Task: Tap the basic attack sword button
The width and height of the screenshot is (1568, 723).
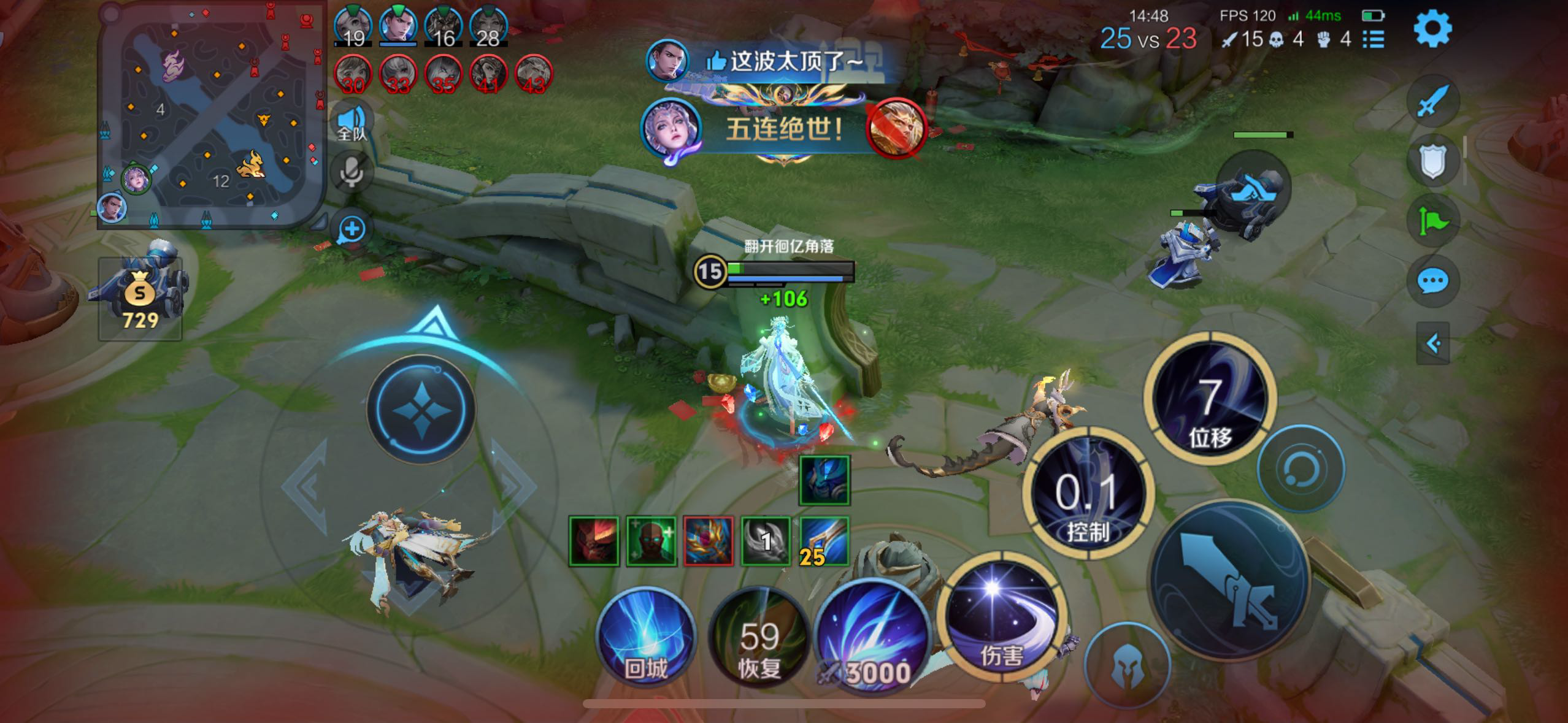Action: point(1230,580)
